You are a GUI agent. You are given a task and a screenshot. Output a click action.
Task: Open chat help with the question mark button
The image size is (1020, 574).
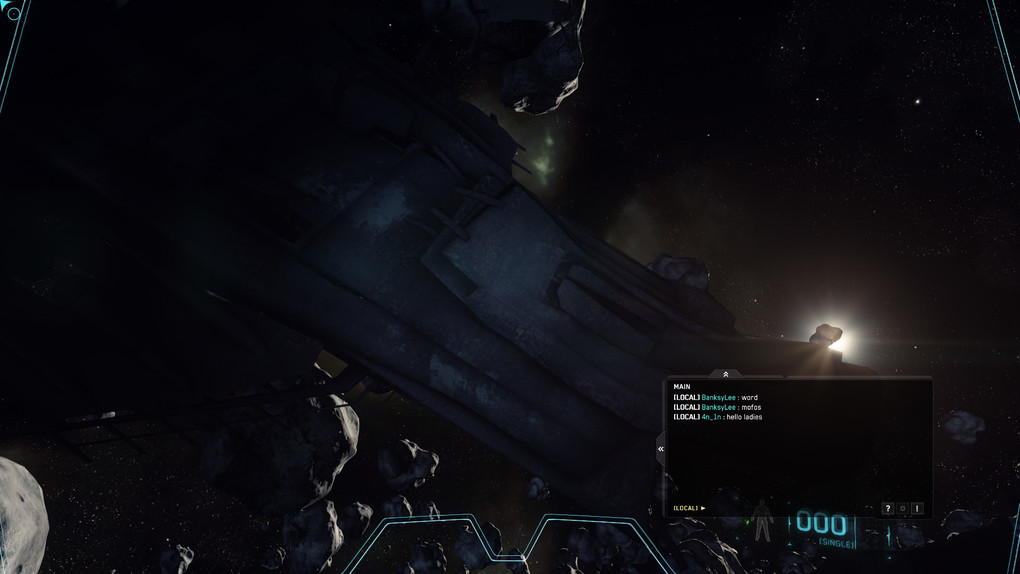point(887,509)
